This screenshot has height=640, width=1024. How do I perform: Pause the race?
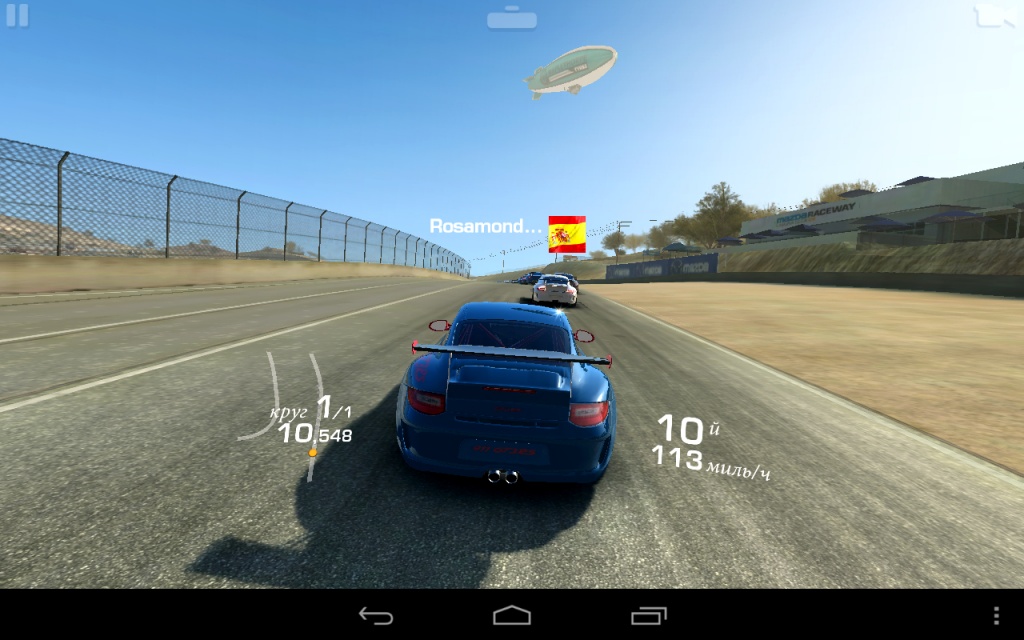[17, 16]
